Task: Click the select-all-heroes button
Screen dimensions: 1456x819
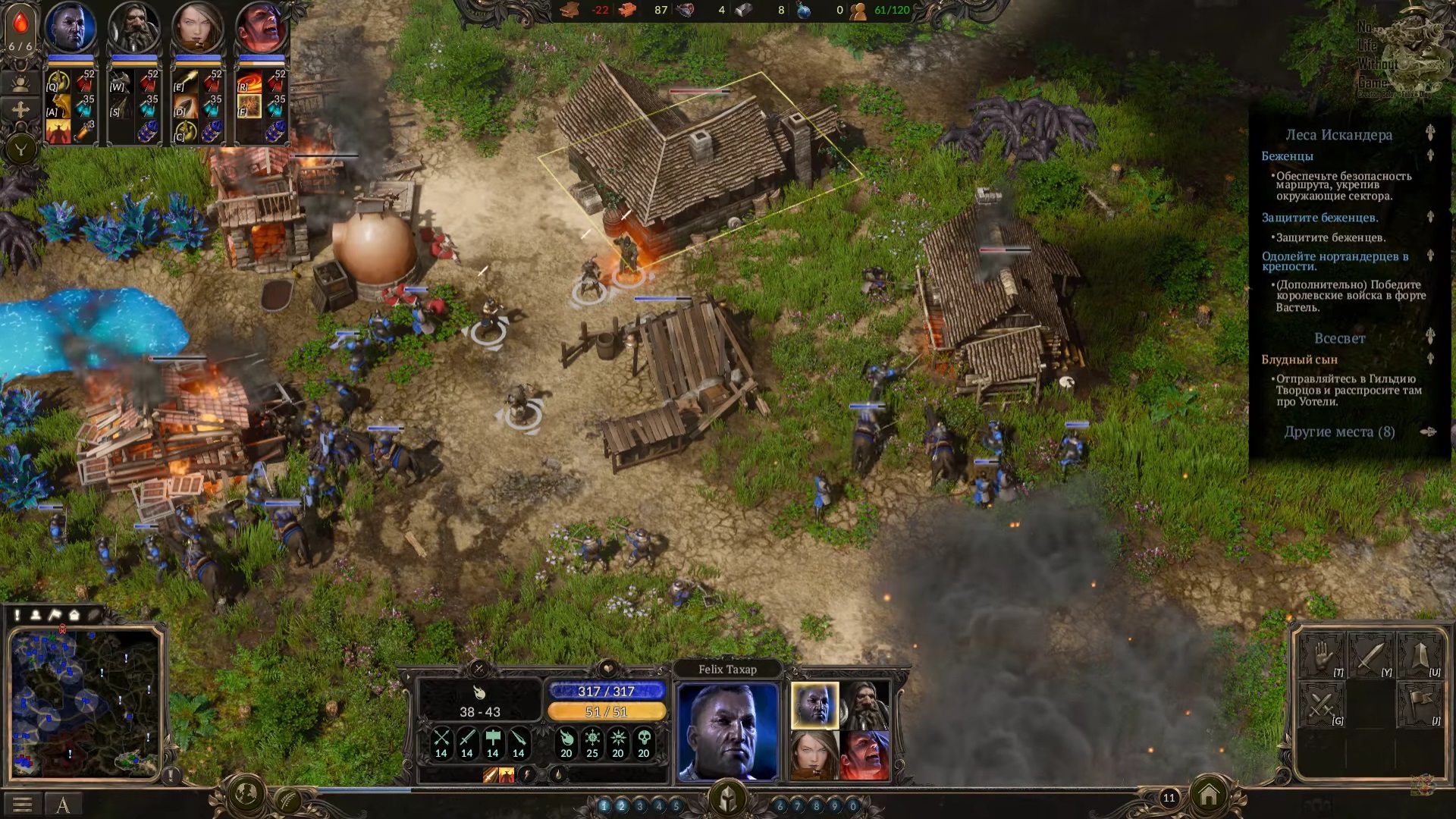Action: point(20,82)
